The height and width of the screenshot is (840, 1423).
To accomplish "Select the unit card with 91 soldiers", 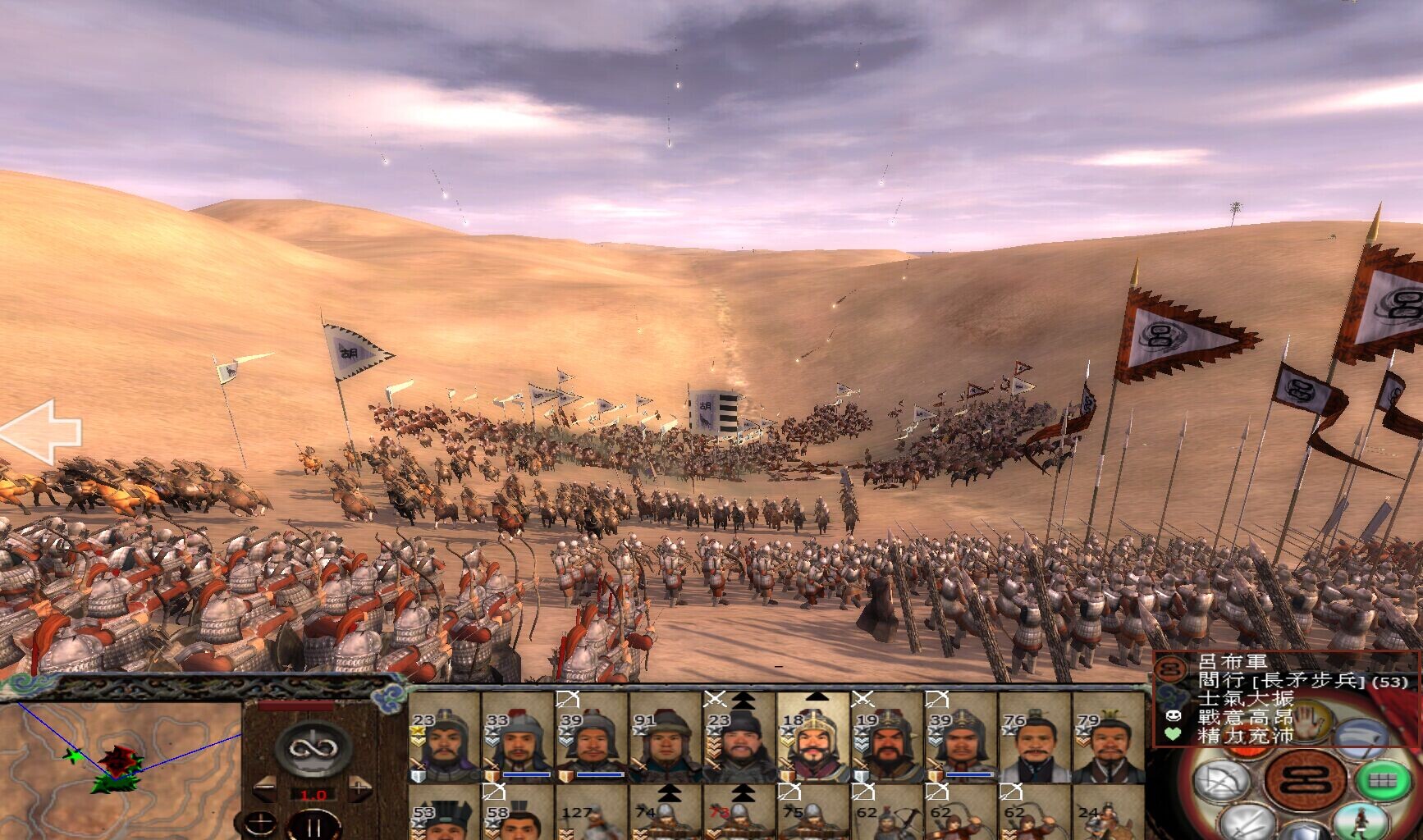I will click(666, 738).
